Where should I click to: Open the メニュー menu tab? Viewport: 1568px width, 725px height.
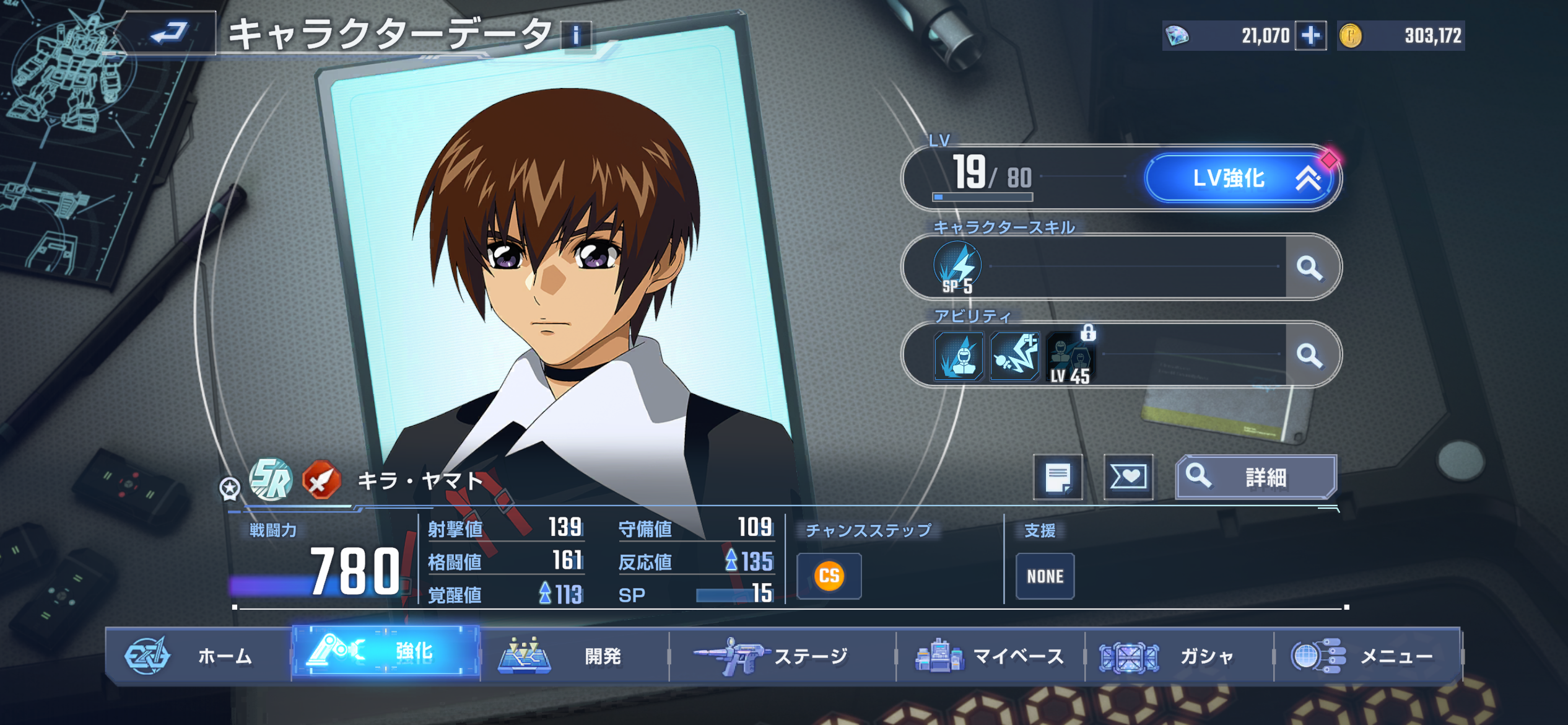[1367, 656]
